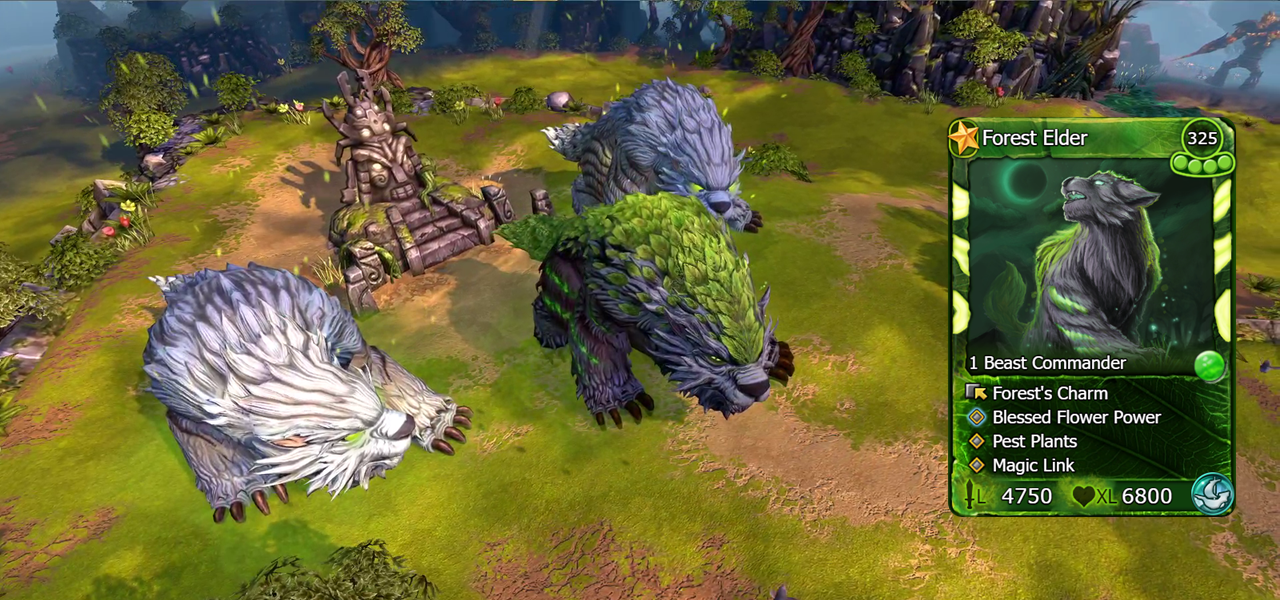
Task: Select the Magic Link ability entry
Action: [x=1033, y=465]
